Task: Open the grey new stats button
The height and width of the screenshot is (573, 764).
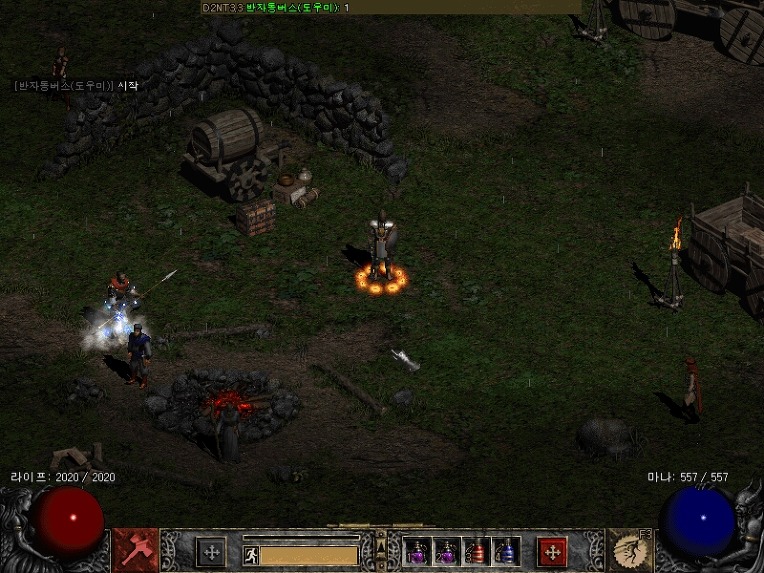Action: click(x=211, y=552)
